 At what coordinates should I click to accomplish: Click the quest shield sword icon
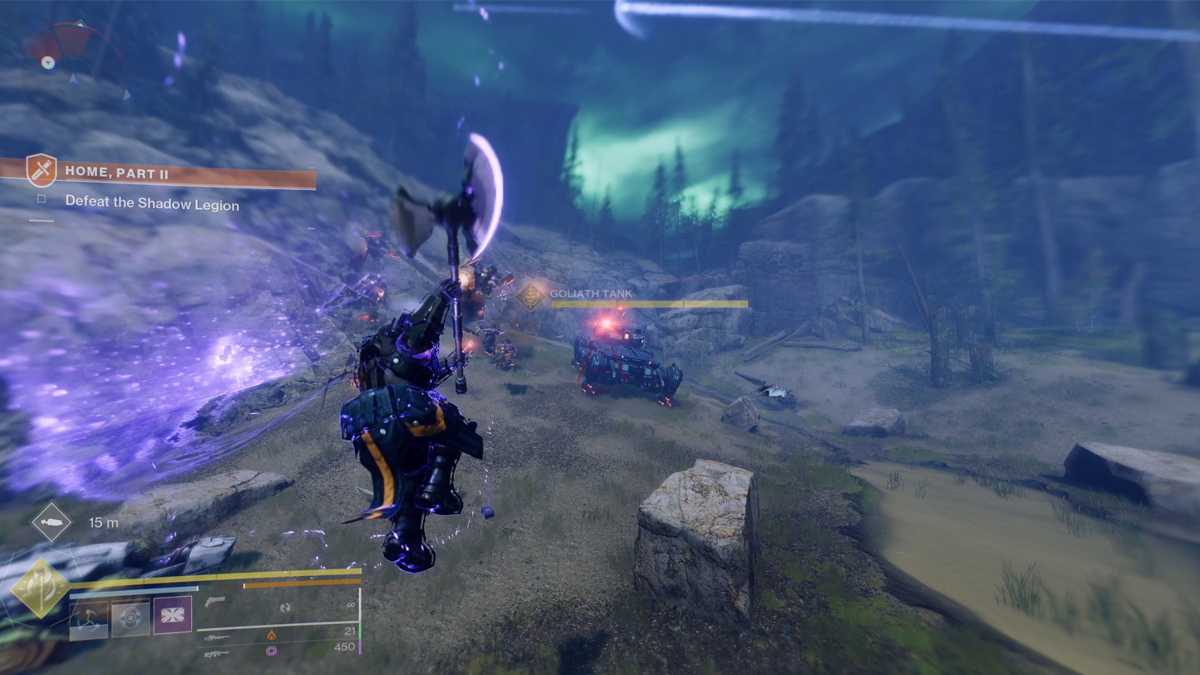pyautogui.click(x=41, y=171)
